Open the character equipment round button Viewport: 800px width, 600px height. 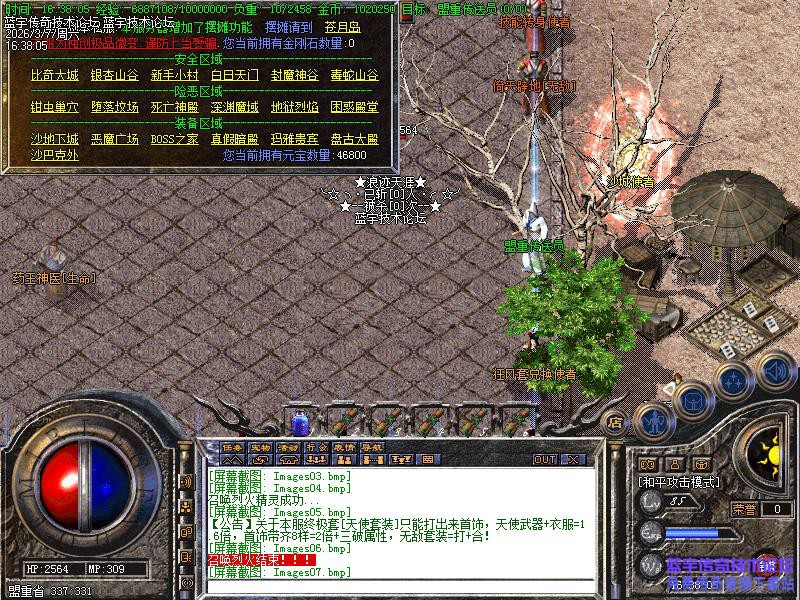(654, 419)
